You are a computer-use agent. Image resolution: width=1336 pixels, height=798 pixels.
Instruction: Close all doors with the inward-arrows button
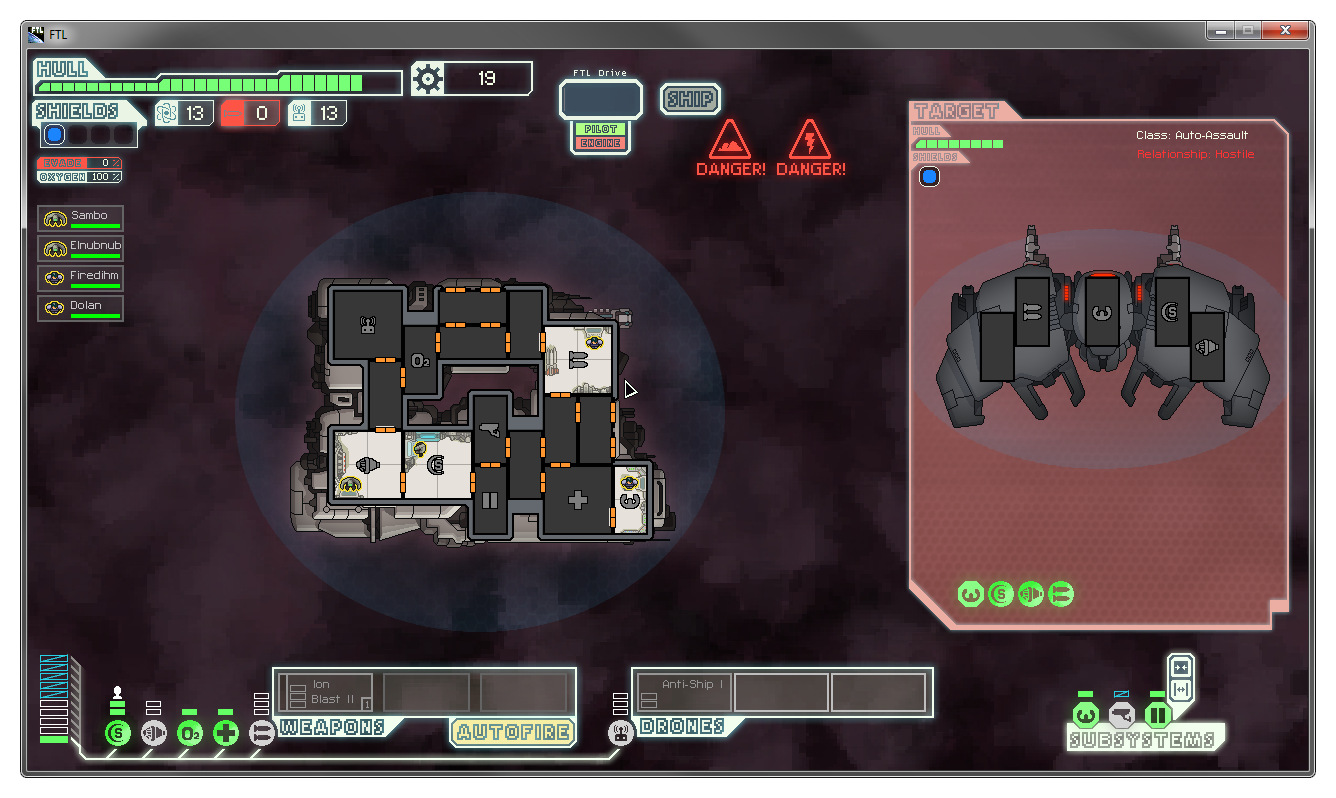[x=1181, y=667]
